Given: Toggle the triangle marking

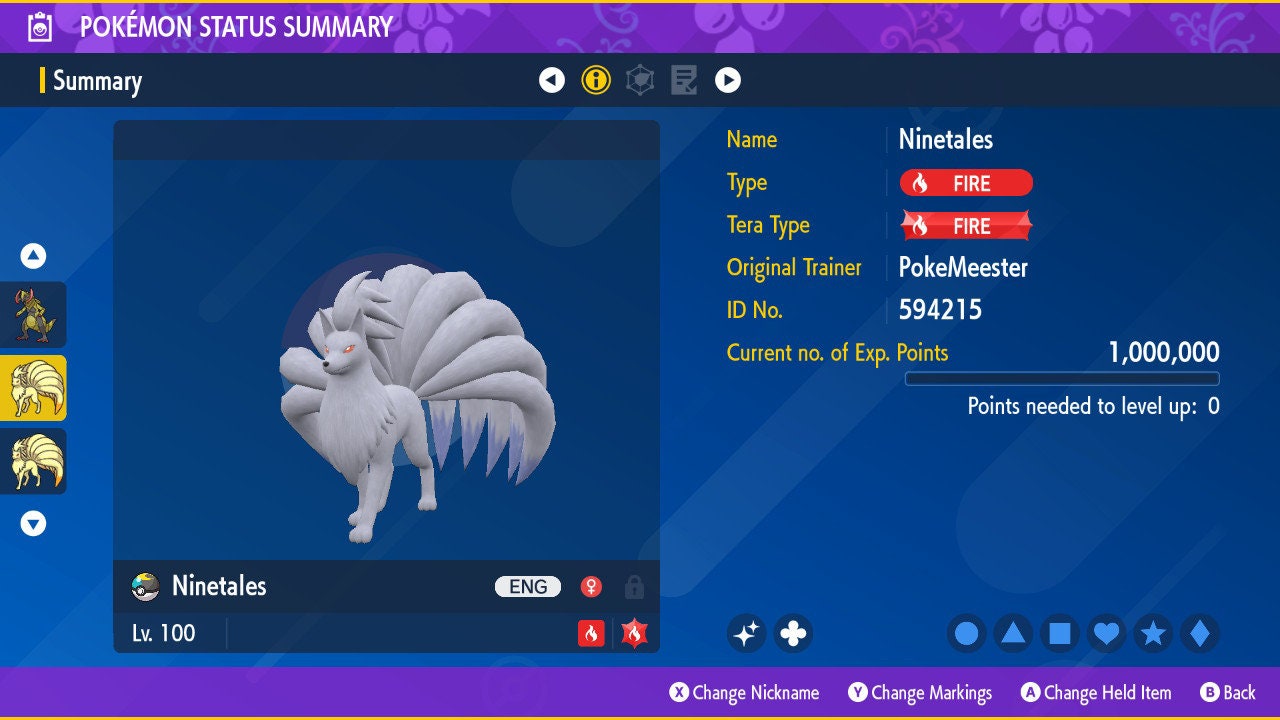Looking at the screenshot, I should click(x=1013, y=633).
